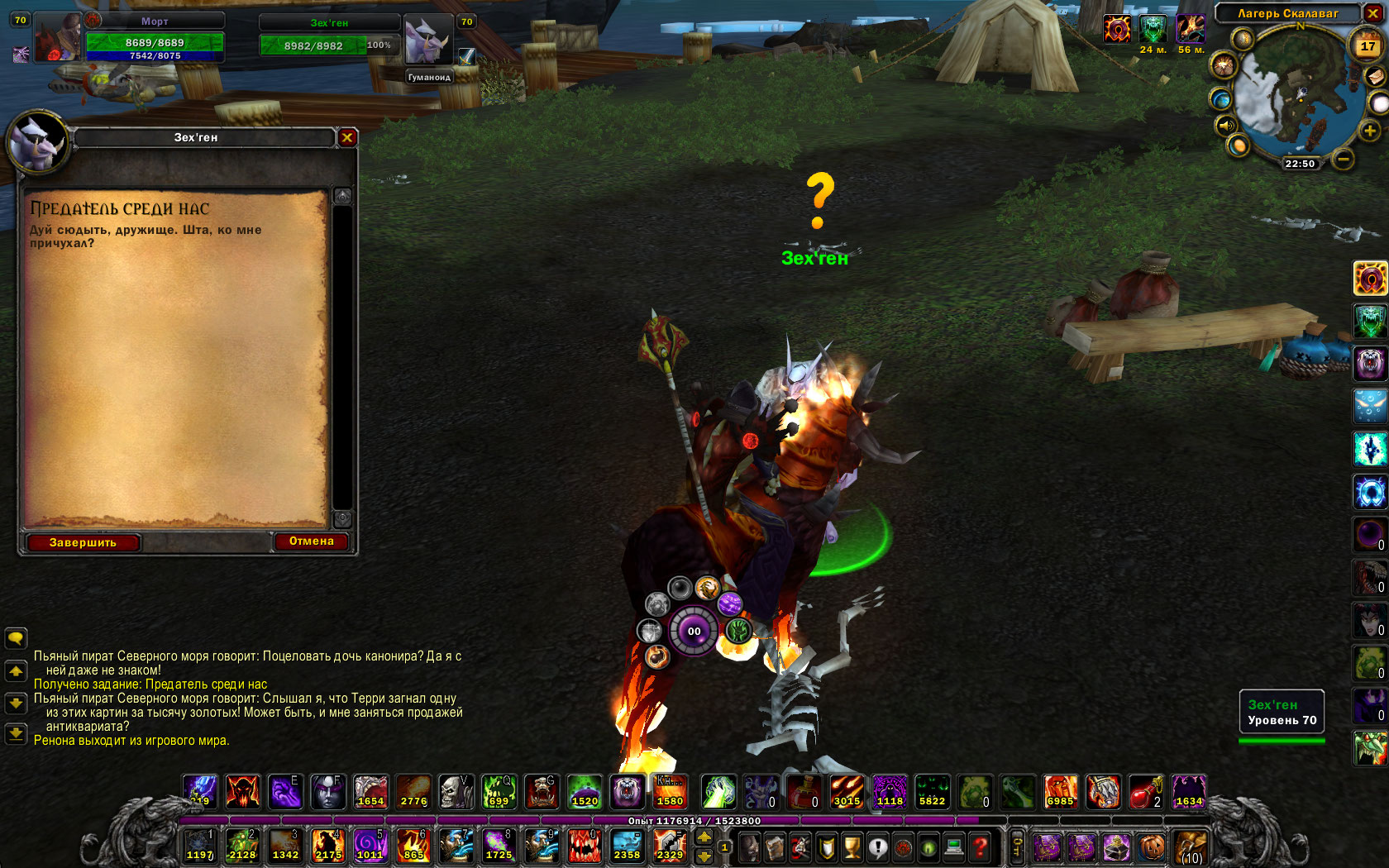Open the red question mark help button
This screenshot has width=1389, height=868.
tap(981, 847)
